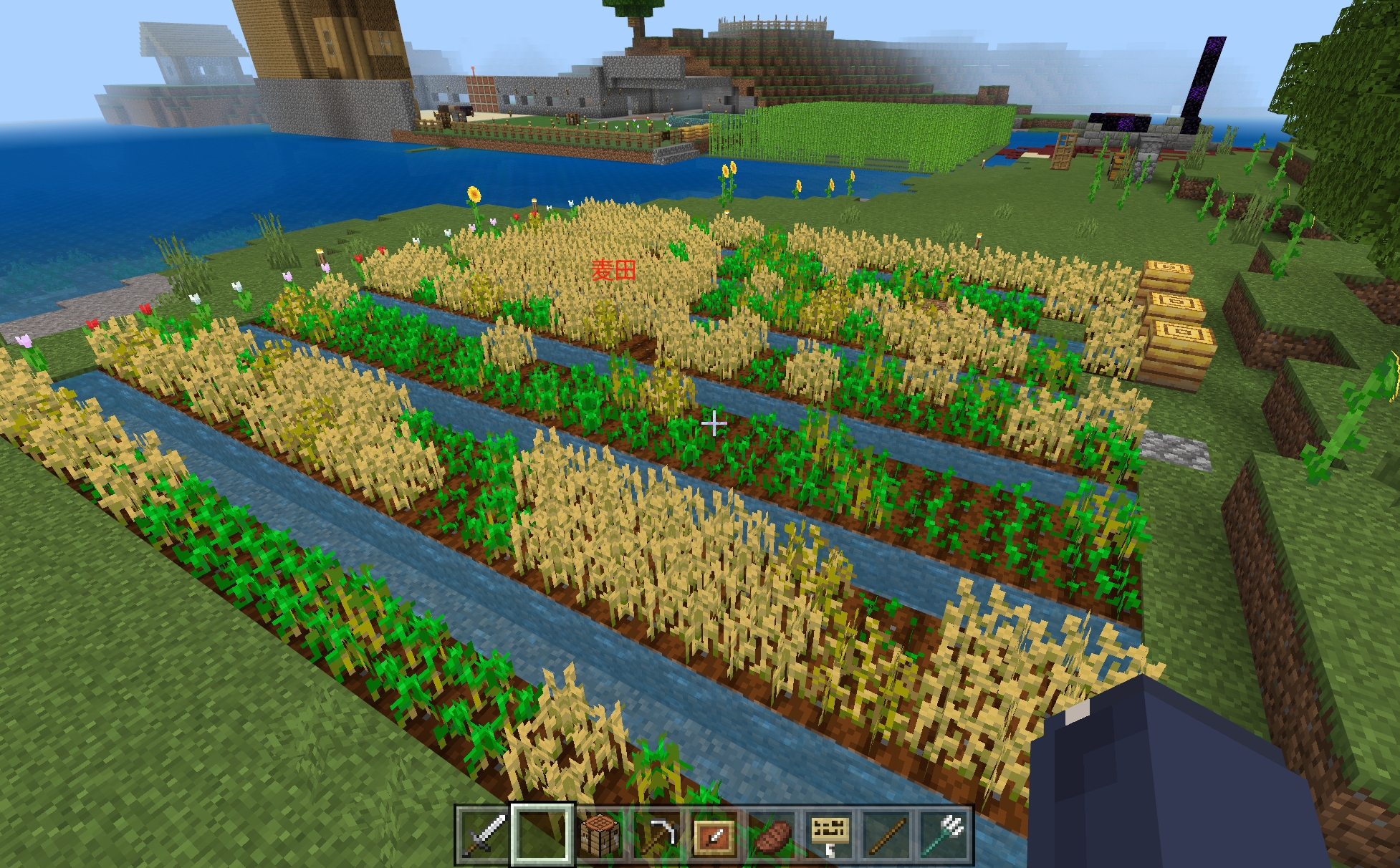Select the sign in the hotbar
1400x868 pixels.
point(829,835)
